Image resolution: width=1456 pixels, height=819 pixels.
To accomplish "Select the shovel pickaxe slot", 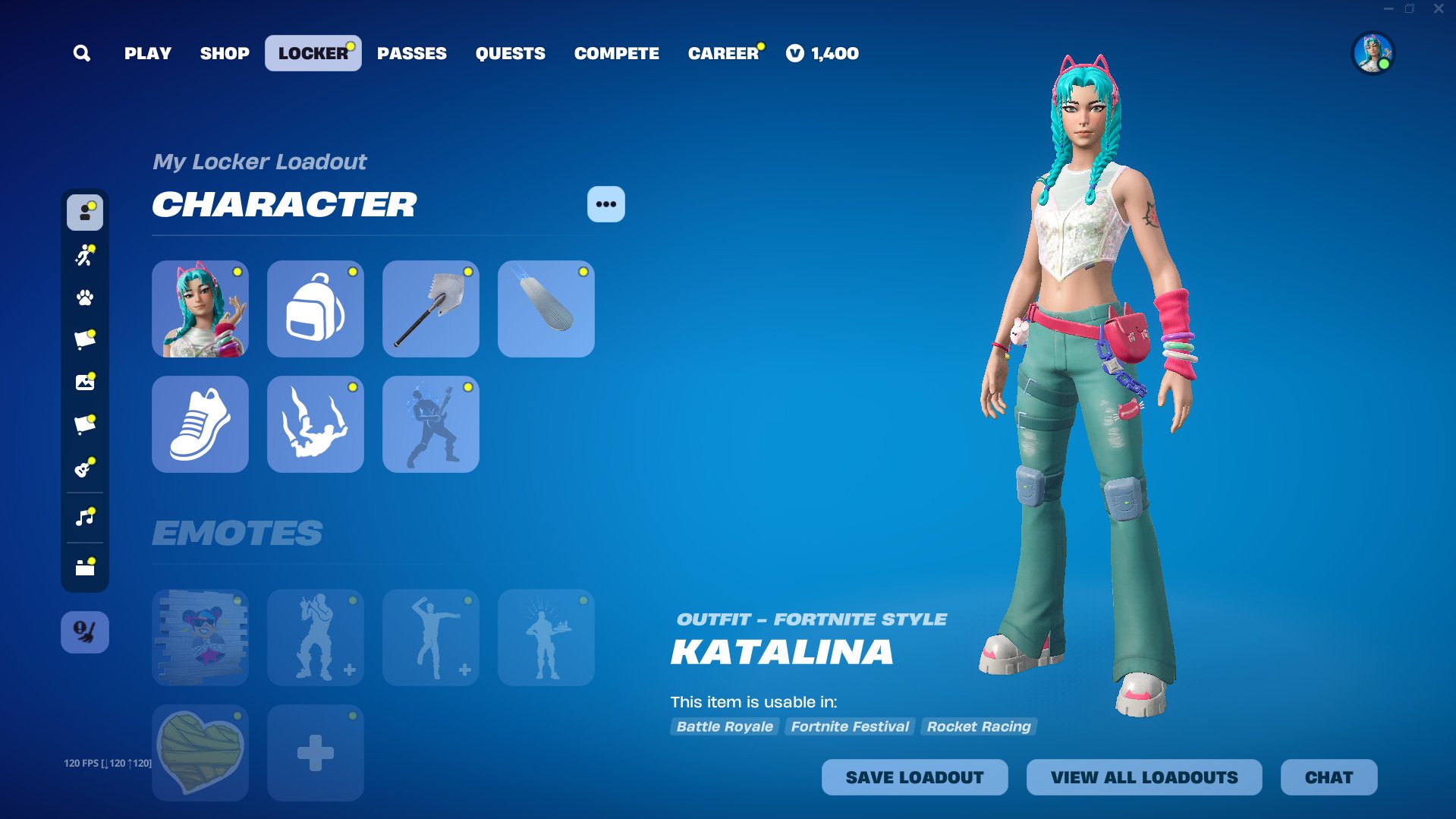I will click(x=430, y=308).
